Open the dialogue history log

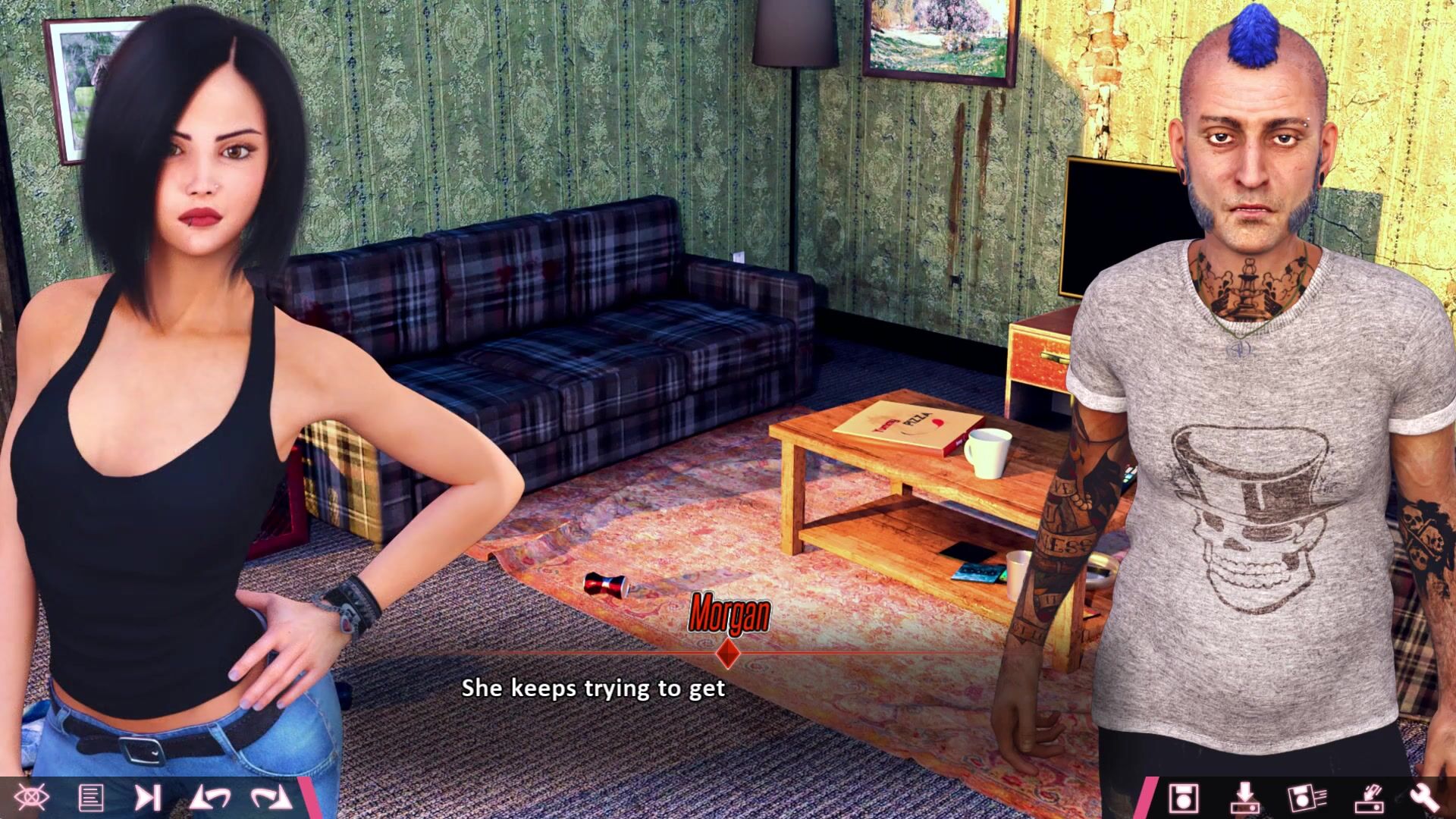point(91,798)
